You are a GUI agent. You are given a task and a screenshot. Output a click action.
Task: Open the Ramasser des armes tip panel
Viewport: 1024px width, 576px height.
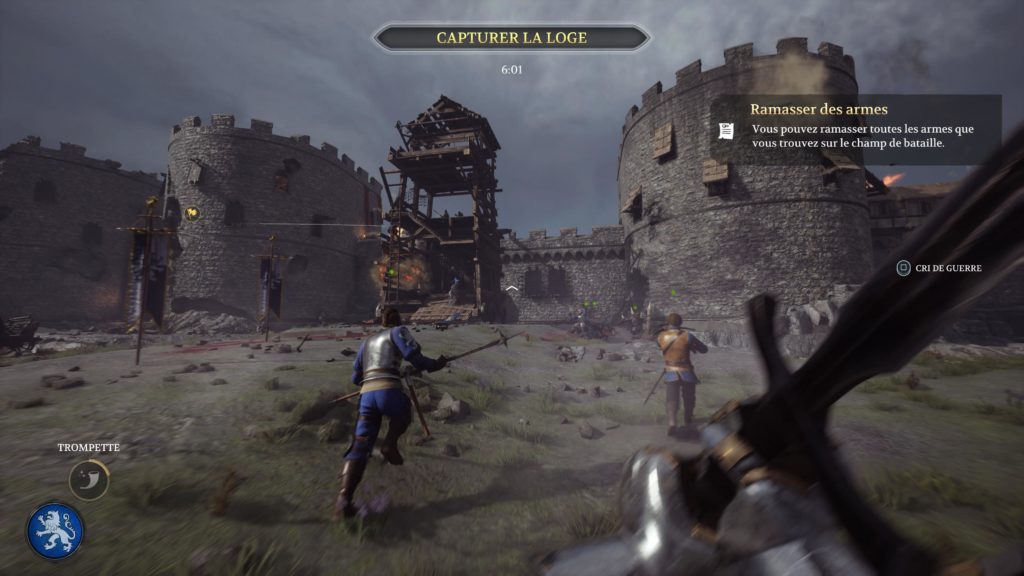tap(855, 128)
